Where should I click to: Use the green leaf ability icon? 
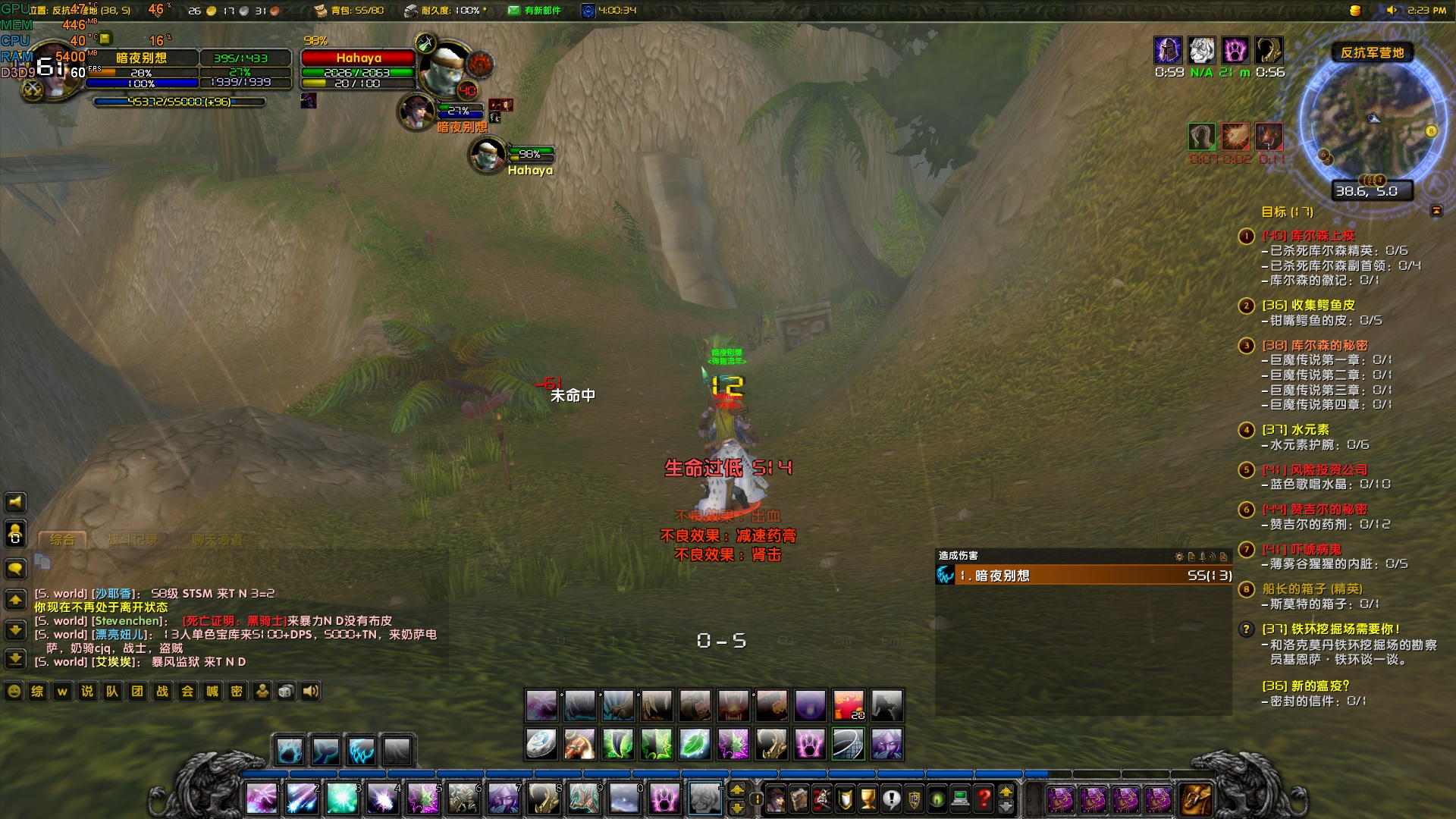click(x=695, y=744)
